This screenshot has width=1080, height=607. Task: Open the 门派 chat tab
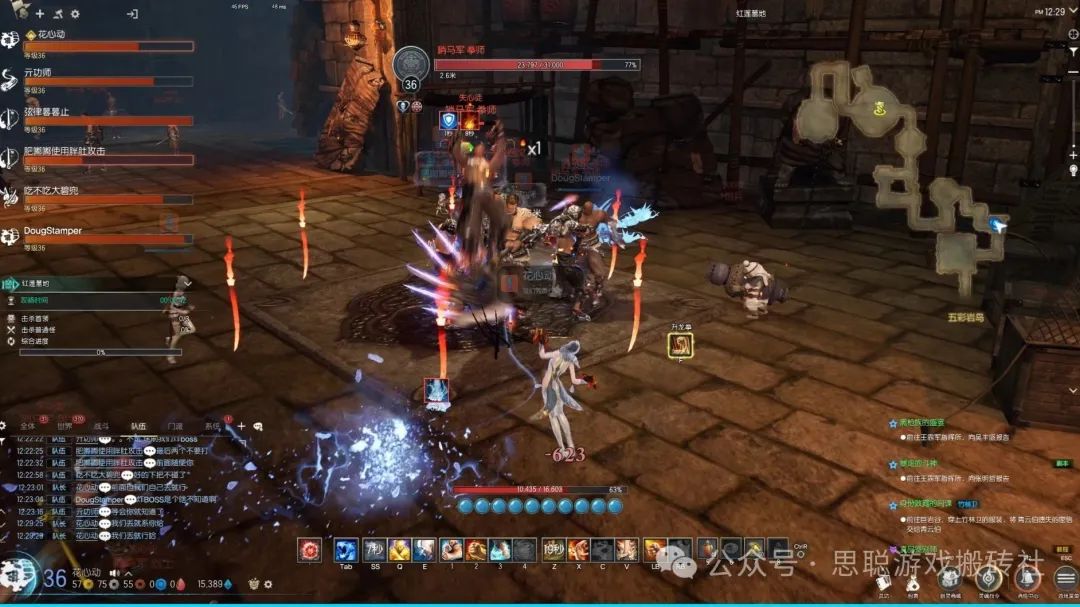175,426
